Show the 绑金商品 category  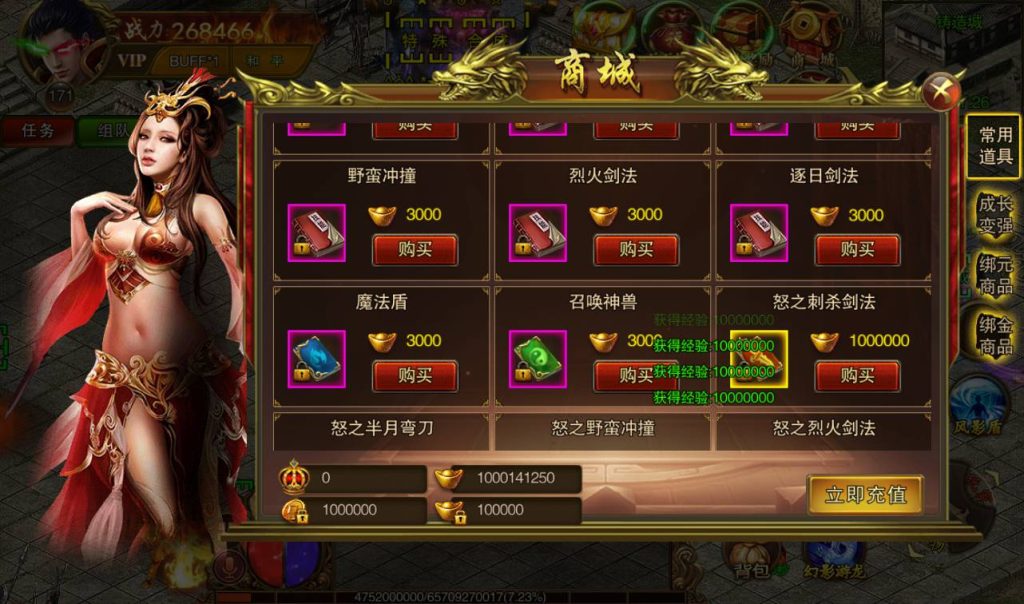pos(995,334)
